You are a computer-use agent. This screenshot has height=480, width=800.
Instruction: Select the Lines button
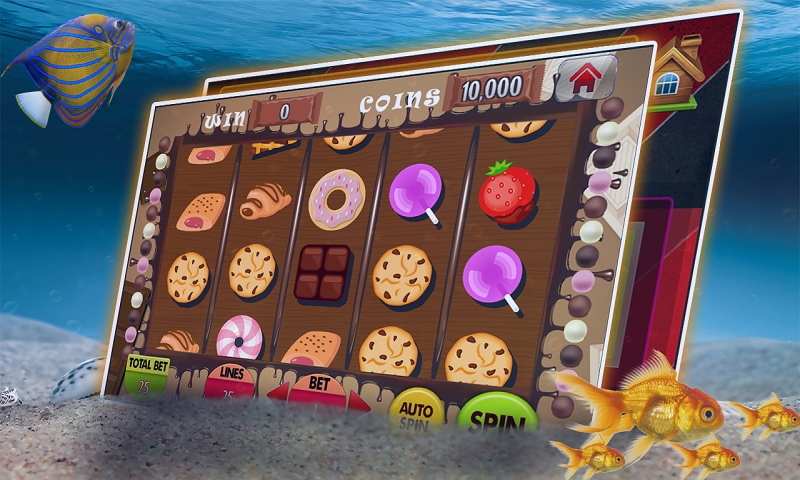click(228, 382)
